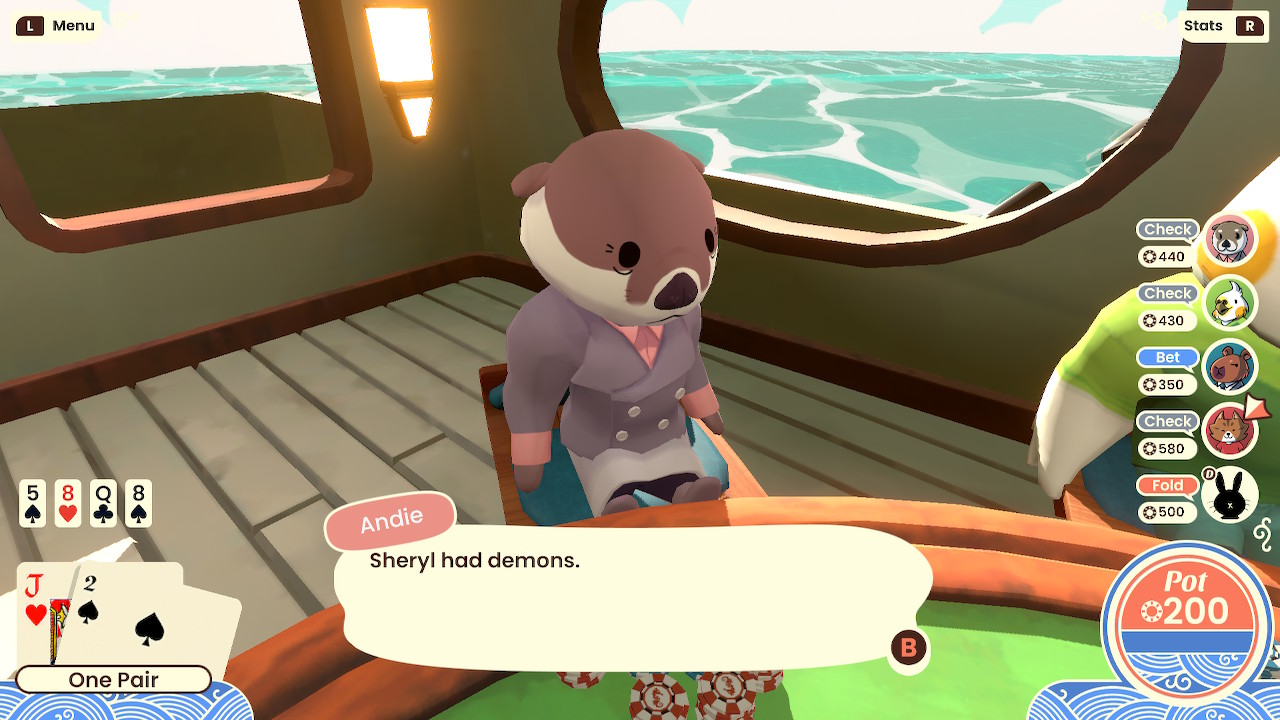Click the blue Bet speech bubble
Viewport: 1280px width, 720px height.
(1167, 357)
